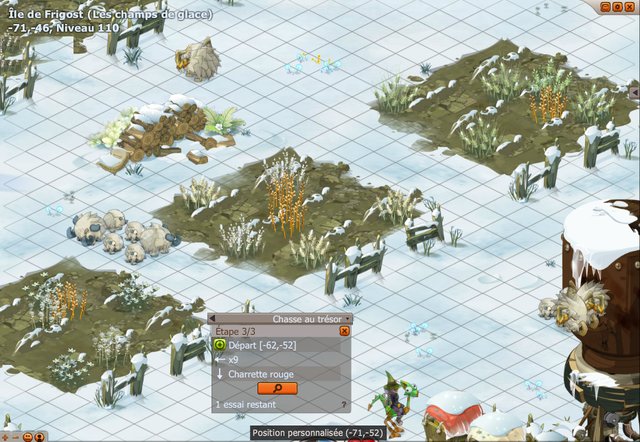Open the Chasse au trésor dropdown arrow
This screenshot has height=442, width=640.
coord(347,319)
